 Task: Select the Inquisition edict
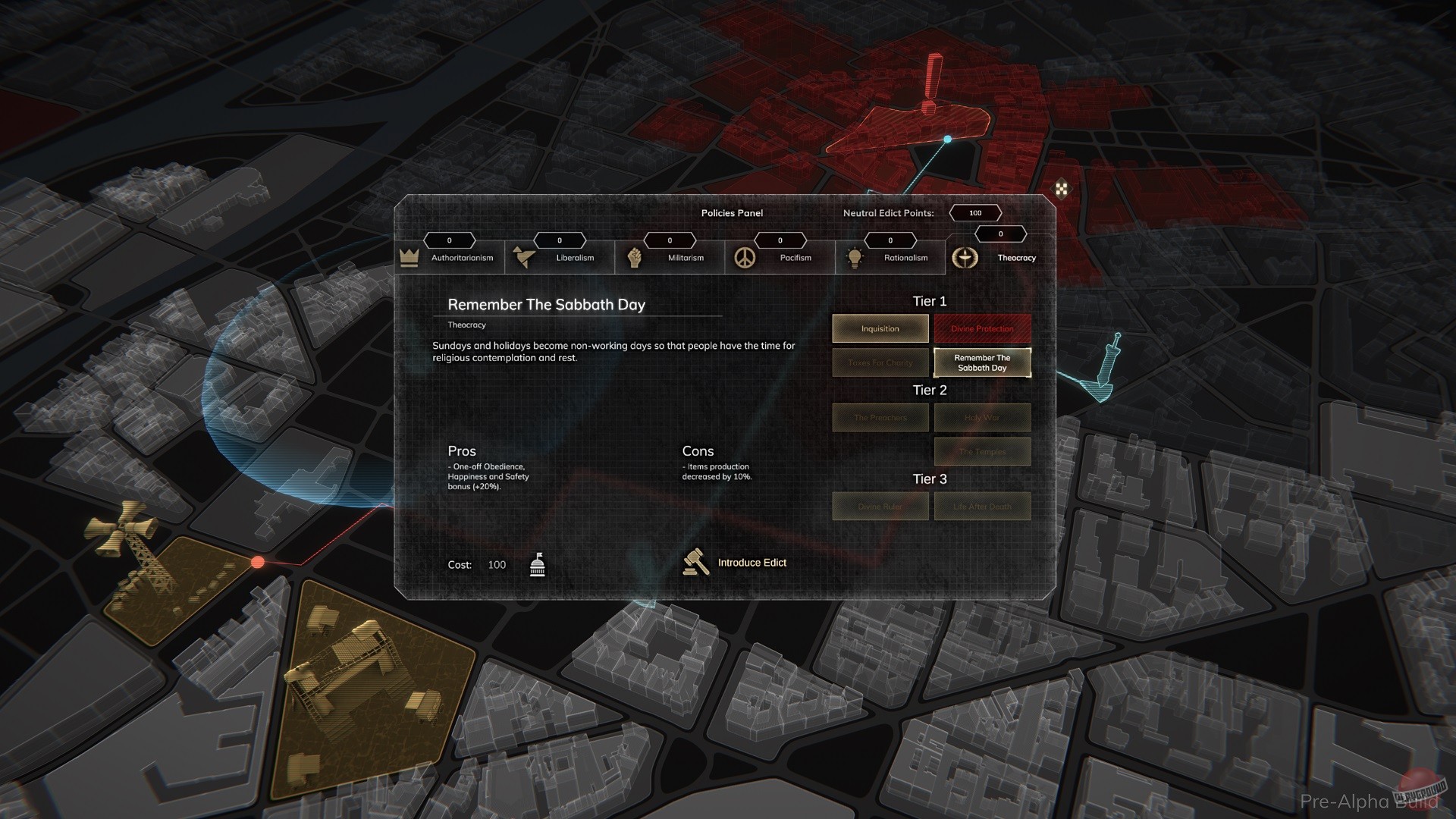(880, 328)
